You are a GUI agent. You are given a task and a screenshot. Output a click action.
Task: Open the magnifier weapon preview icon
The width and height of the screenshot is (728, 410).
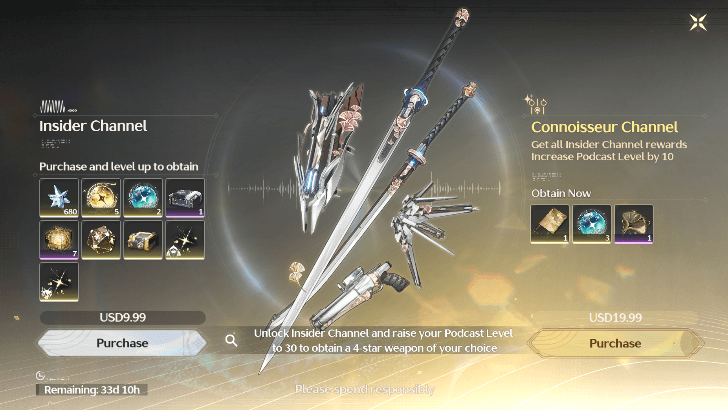pos(231,341)
